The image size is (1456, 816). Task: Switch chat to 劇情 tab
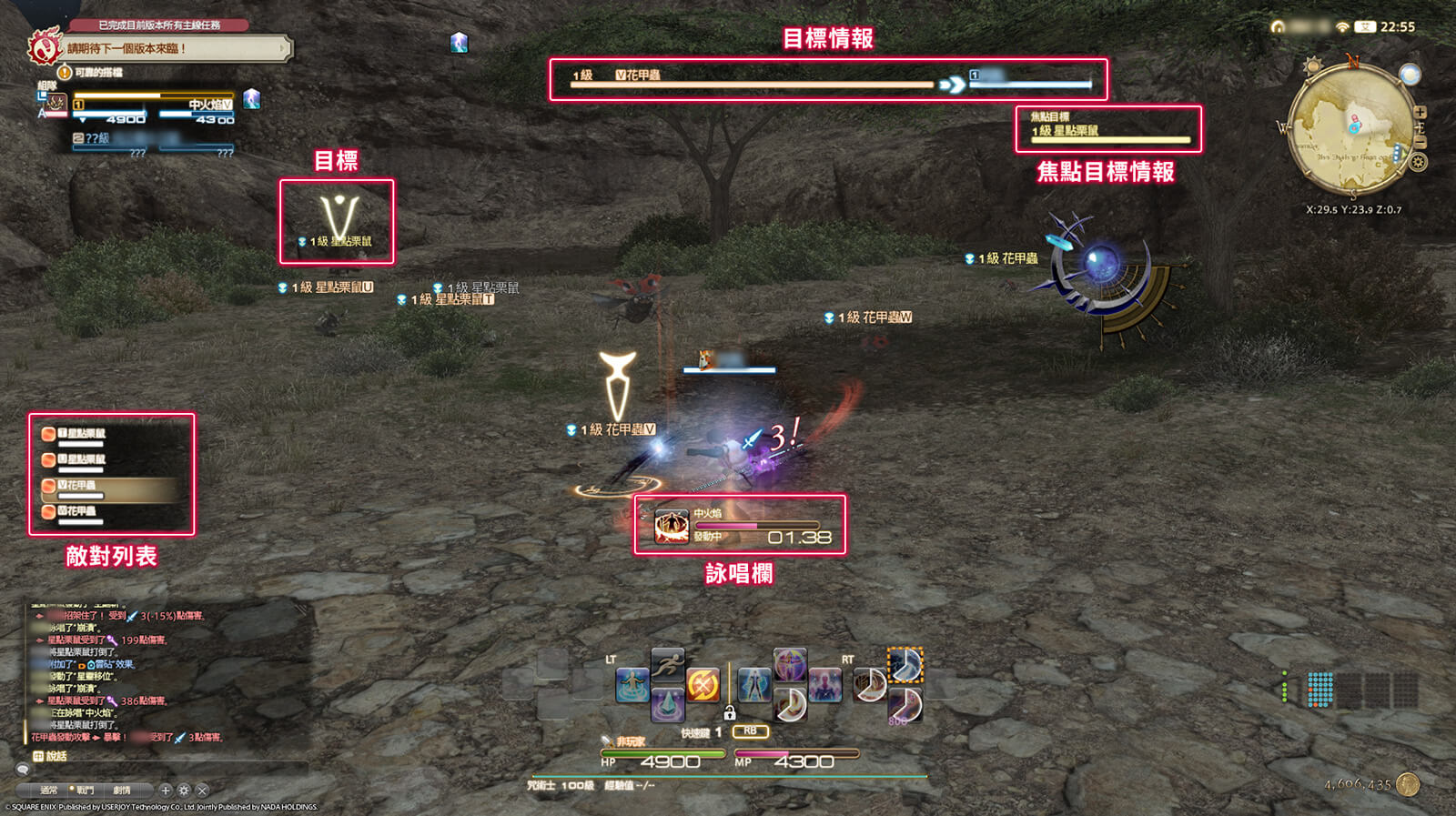pos(122,791)
